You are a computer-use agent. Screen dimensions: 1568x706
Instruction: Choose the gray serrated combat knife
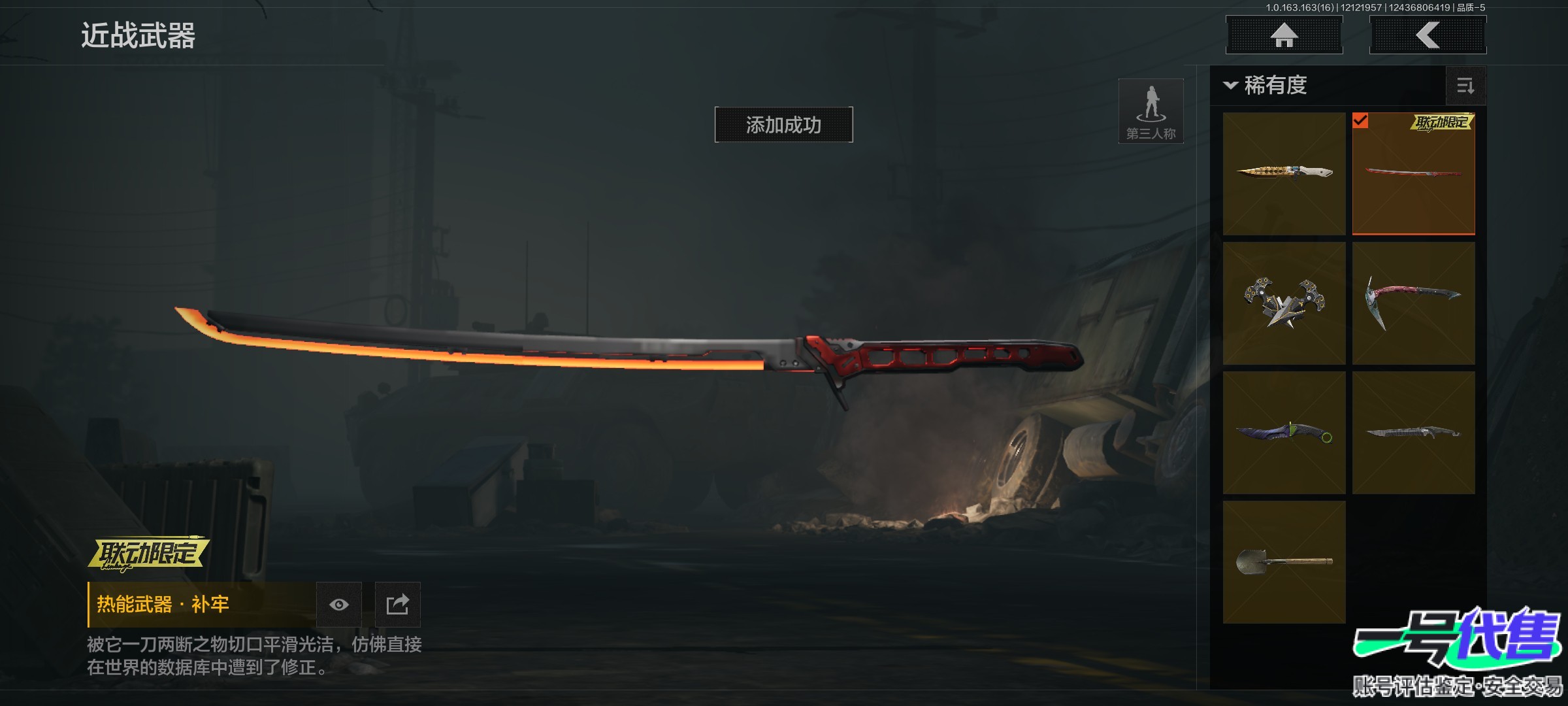click(x=1413, y=432)
